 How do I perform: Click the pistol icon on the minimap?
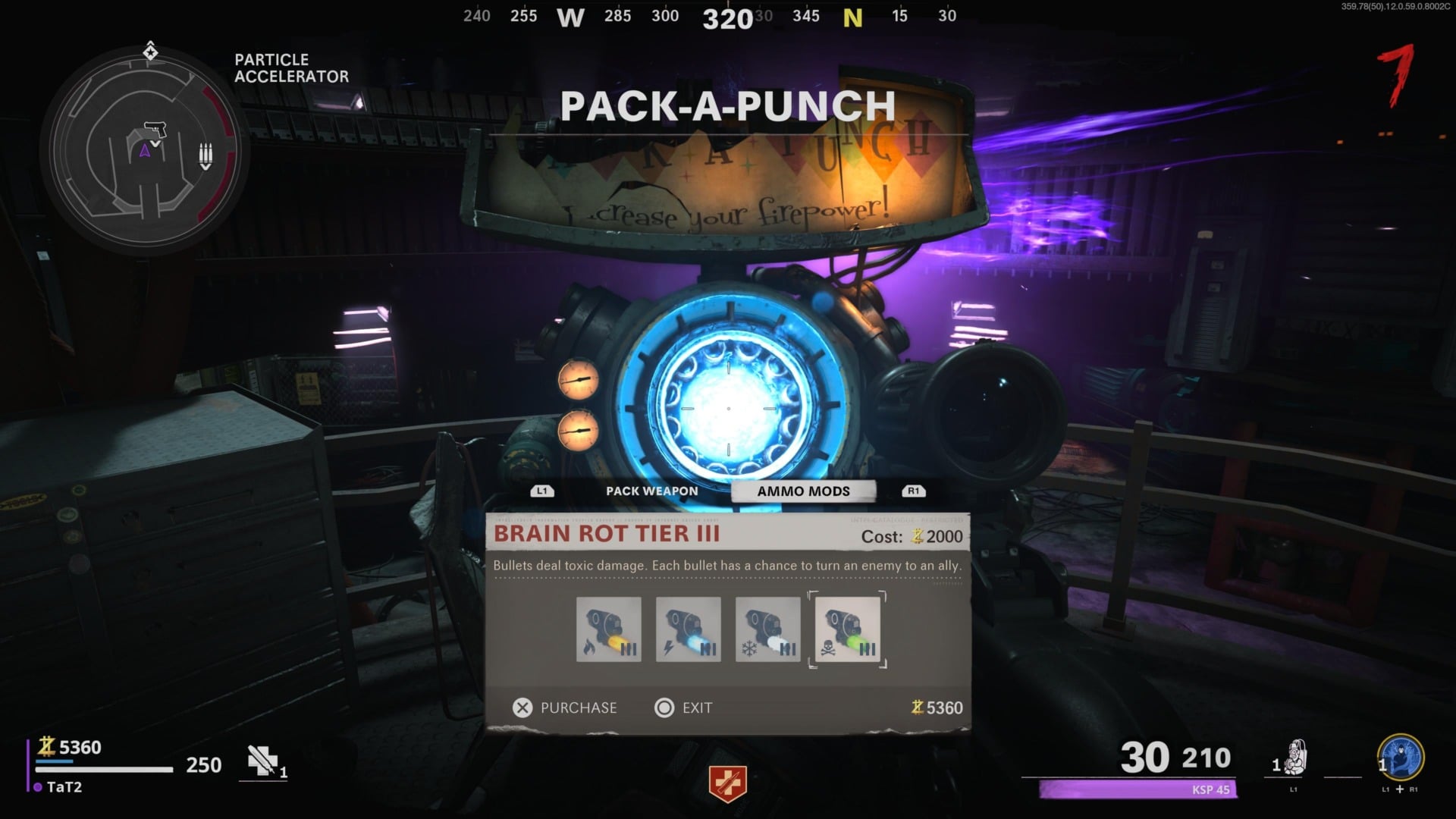coord(157,129)
